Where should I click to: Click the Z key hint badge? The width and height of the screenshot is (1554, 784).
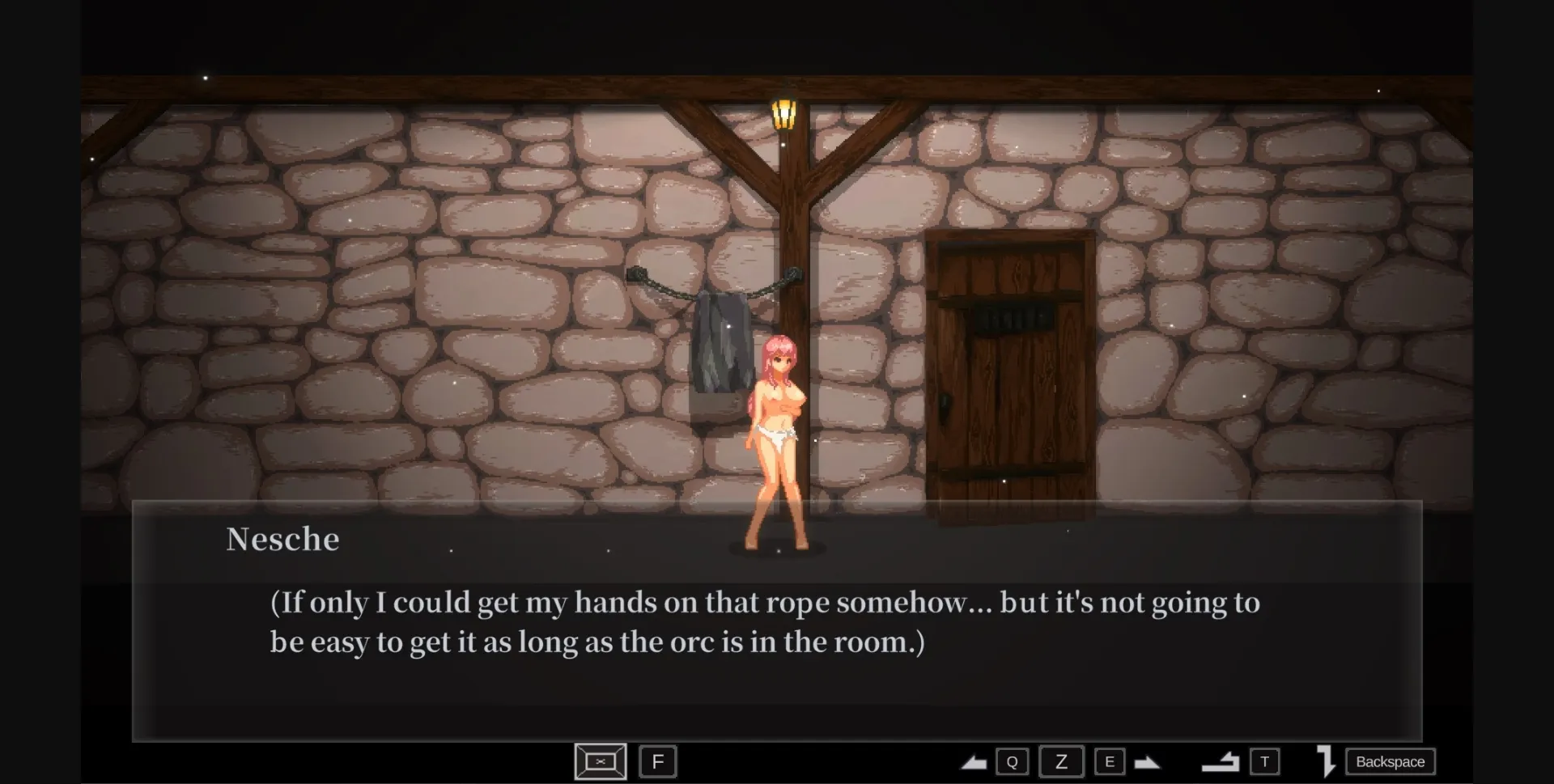1062,761
